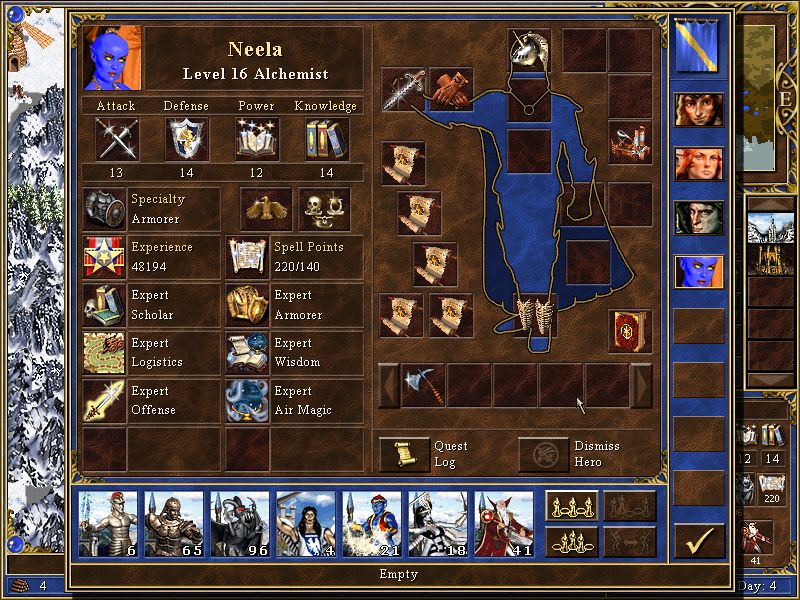800x600 pixels.
Task: Pick the axe in the backpack
Action: pos(422,385)
